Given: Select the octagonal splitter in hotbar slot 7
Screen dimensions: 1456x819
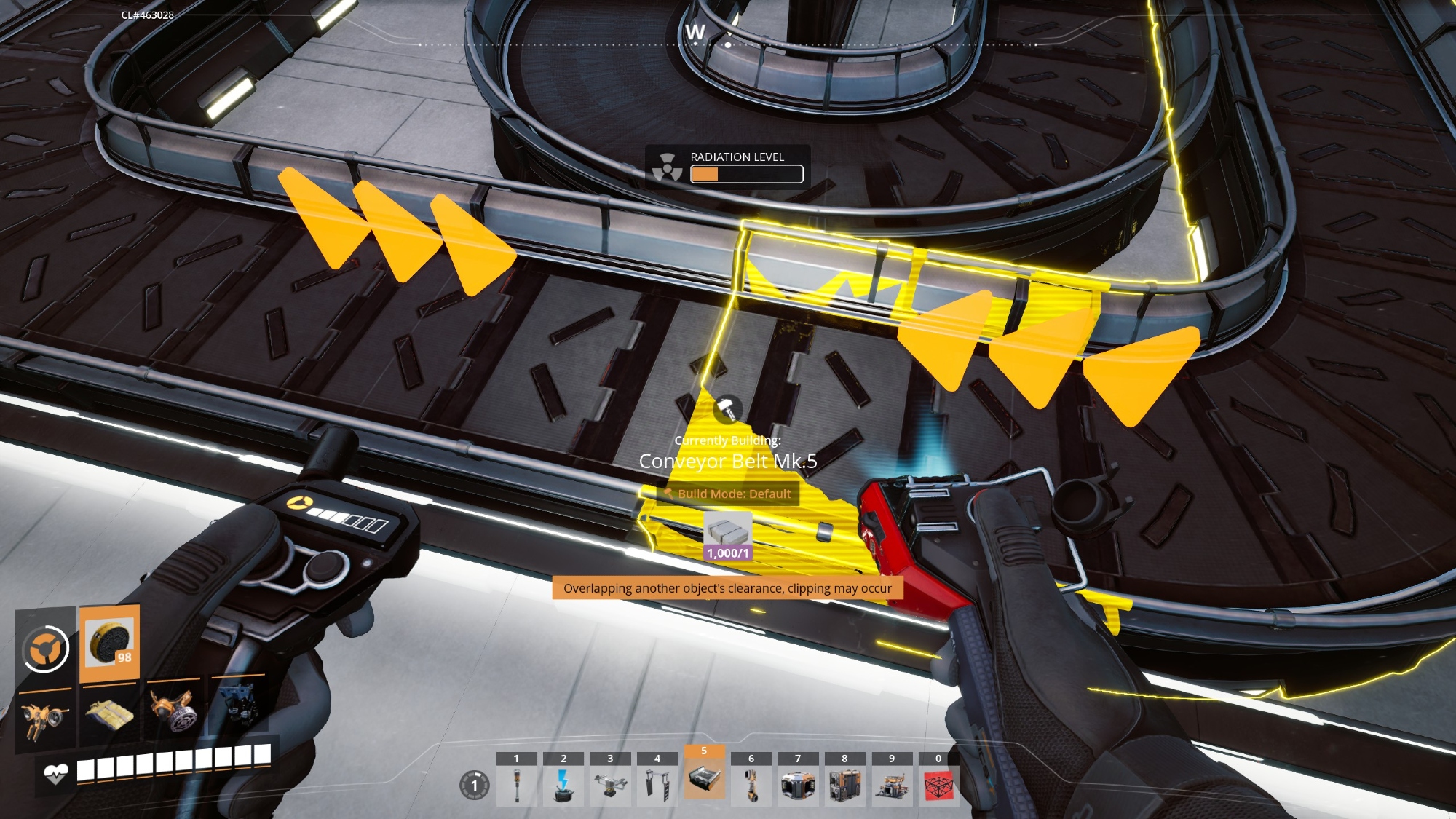Looking at the screenshot, I should 798,785.
